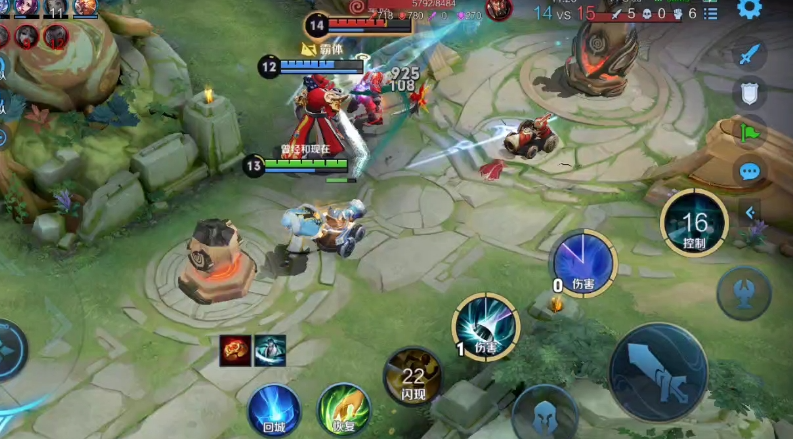Tap the helmet target-hero button
Viewport: 793px width, 439px height.
(x=545, y=412)
